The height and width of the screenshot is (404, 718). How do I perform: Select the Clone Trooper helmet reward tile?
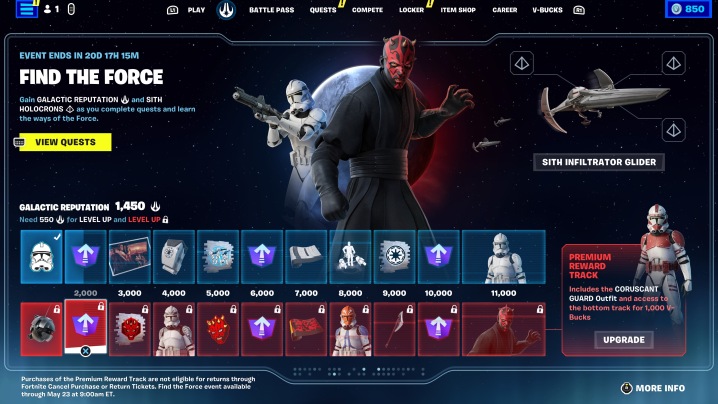click(41, 256)
